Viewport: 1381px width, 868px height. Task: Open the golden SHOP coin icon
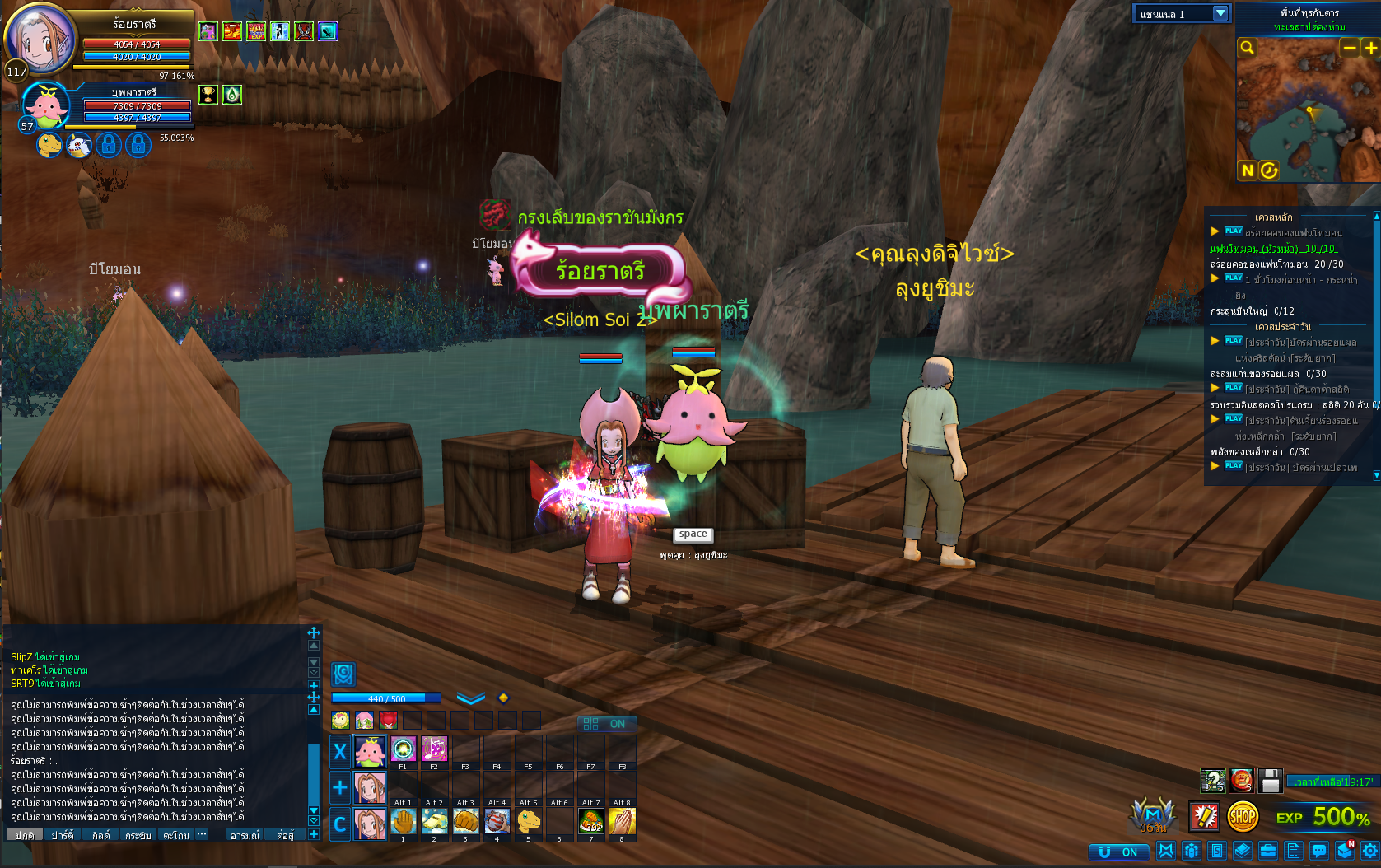click(x=1243, y=816)
